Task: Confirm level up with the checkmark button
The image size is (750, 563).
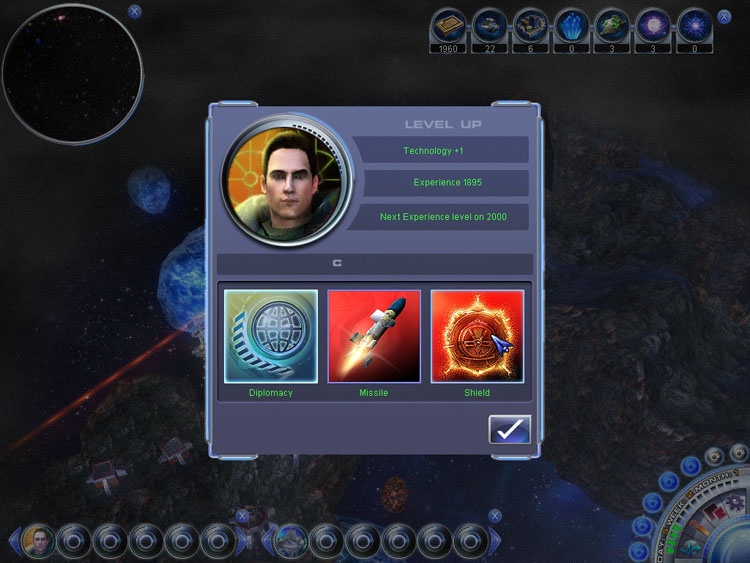Action: (x=509, y=429)
